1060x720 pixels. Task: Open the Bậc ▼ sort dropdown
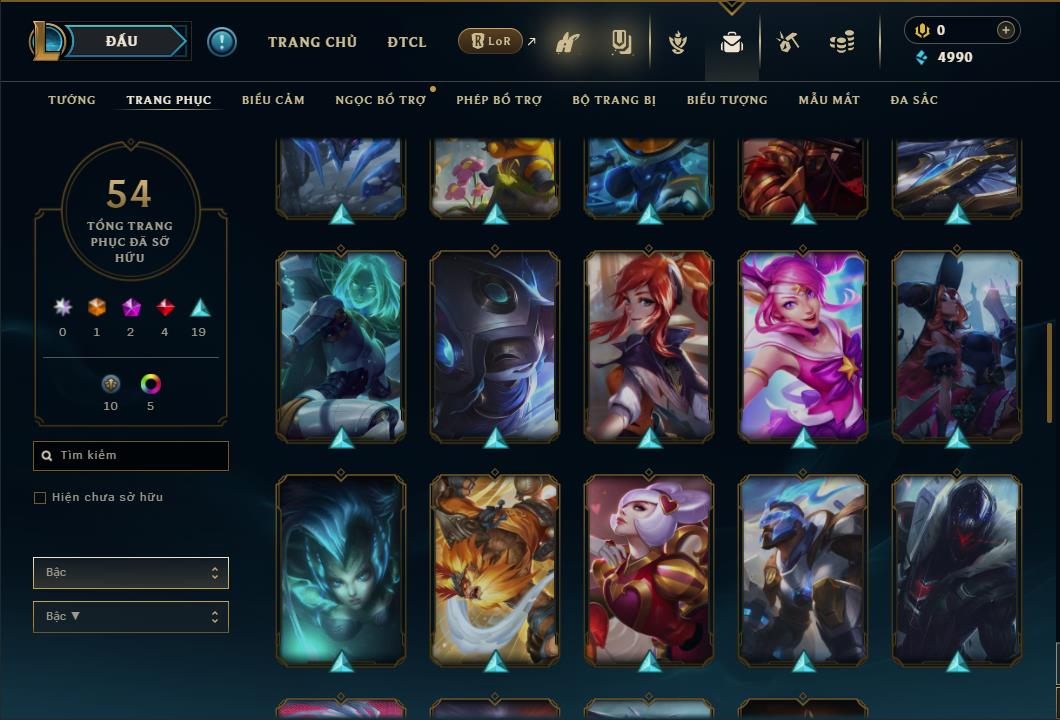[x=131, y=617]
